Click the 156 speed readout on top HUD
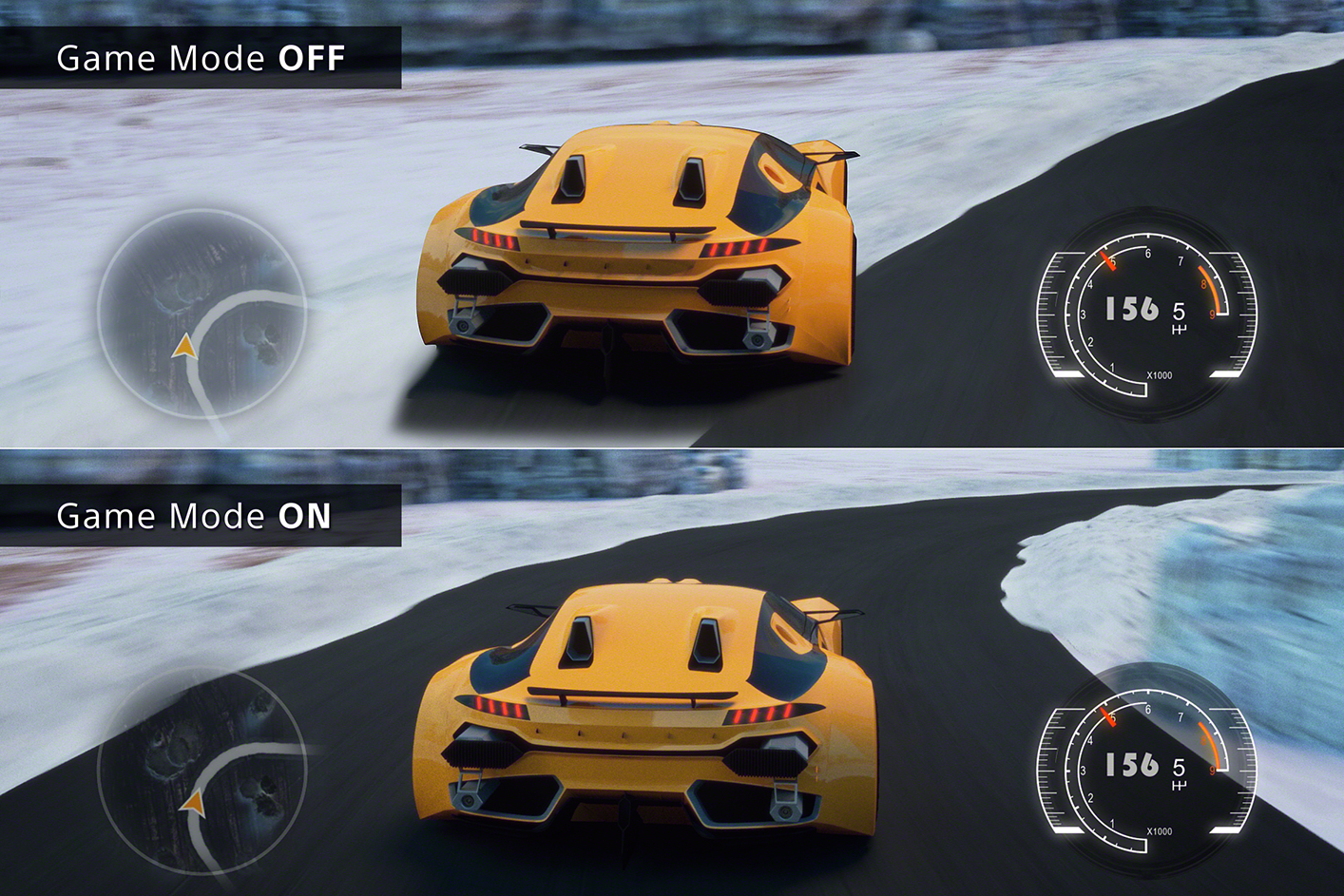The image size is (1344, 896). pos(1131,306)
